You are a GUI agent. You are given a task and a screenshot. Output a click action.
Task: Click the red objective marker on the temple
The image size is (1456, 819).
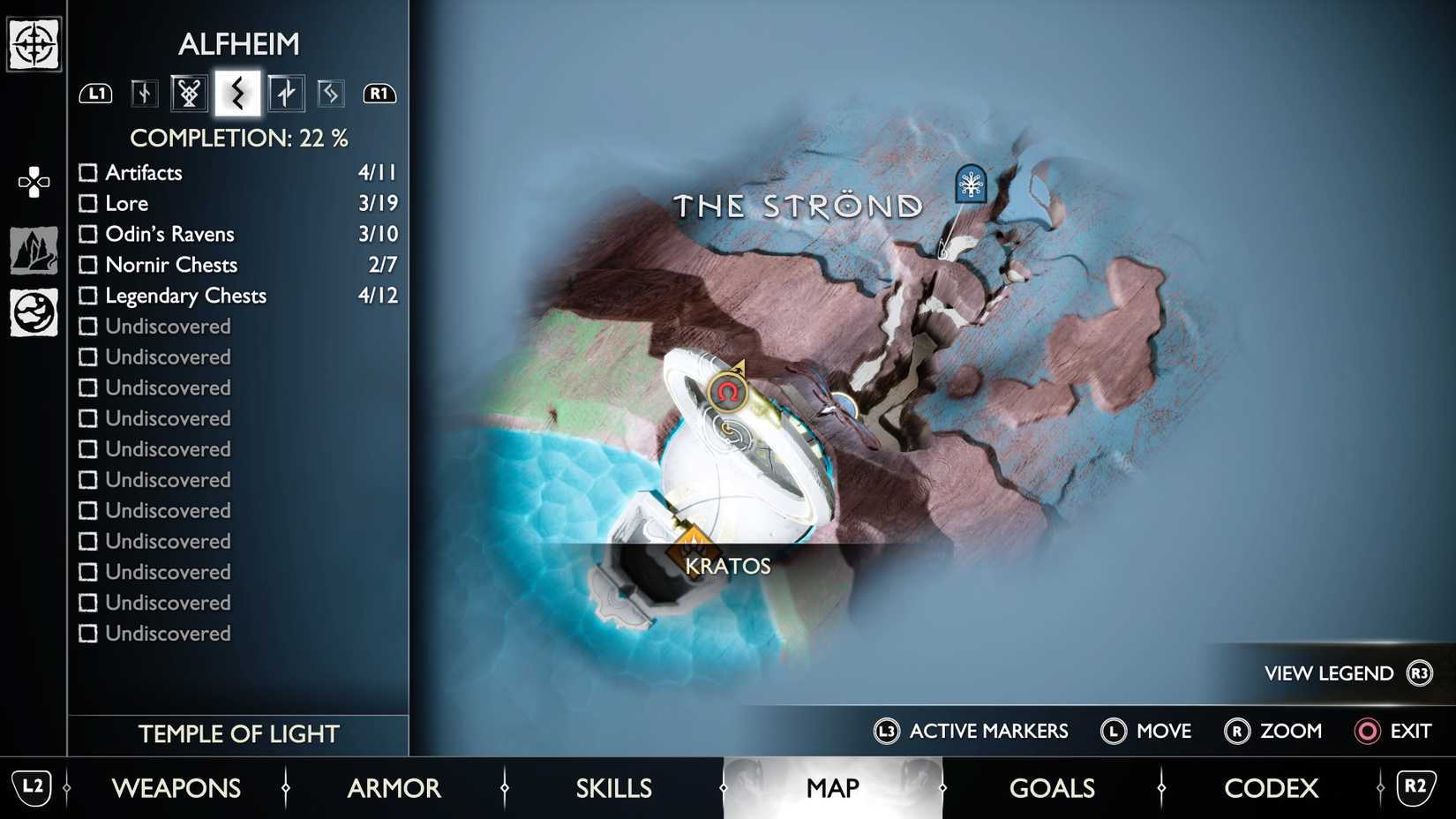726,391
